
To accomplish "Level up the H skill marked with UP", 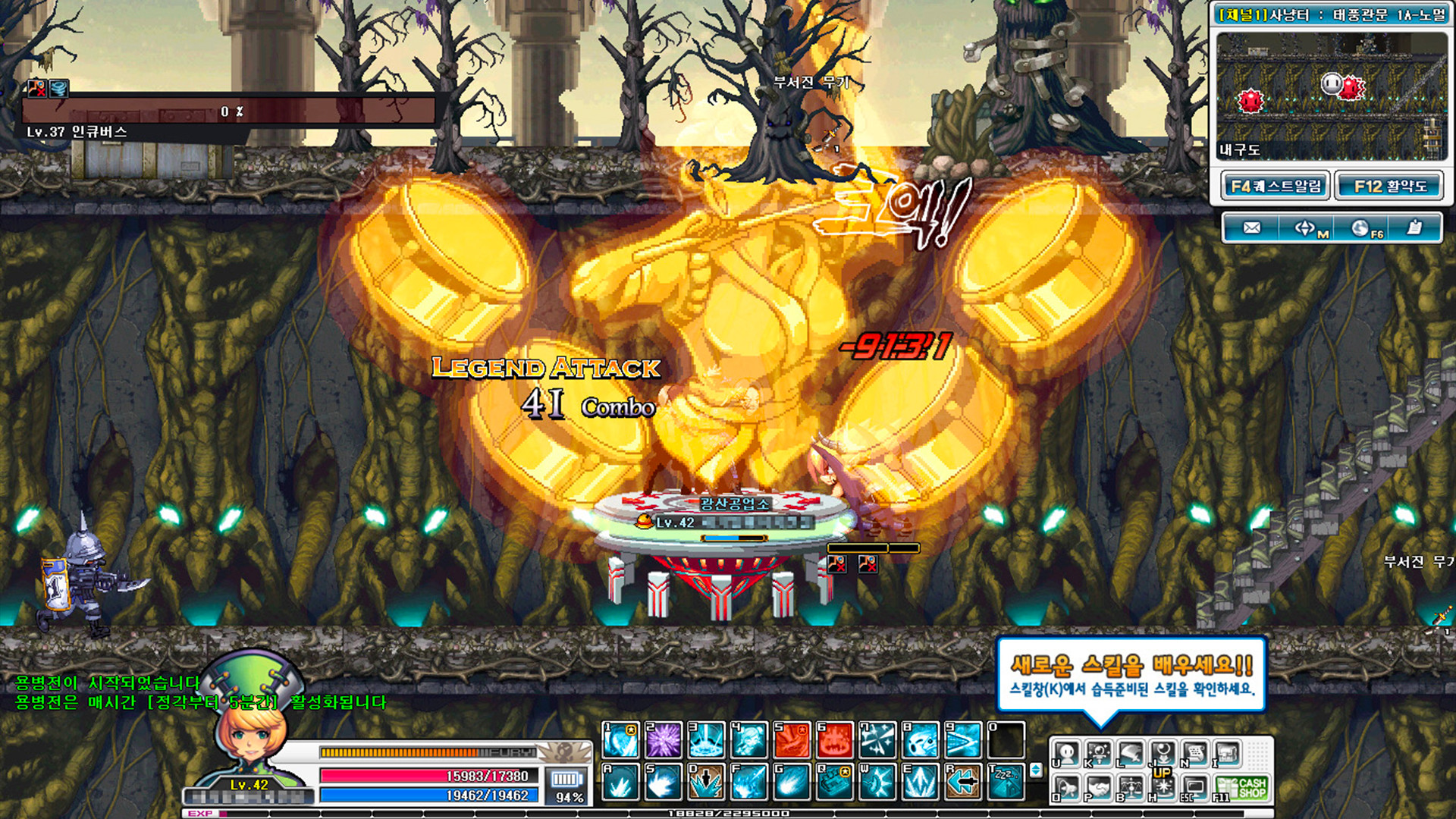I will click(1163, 788).
